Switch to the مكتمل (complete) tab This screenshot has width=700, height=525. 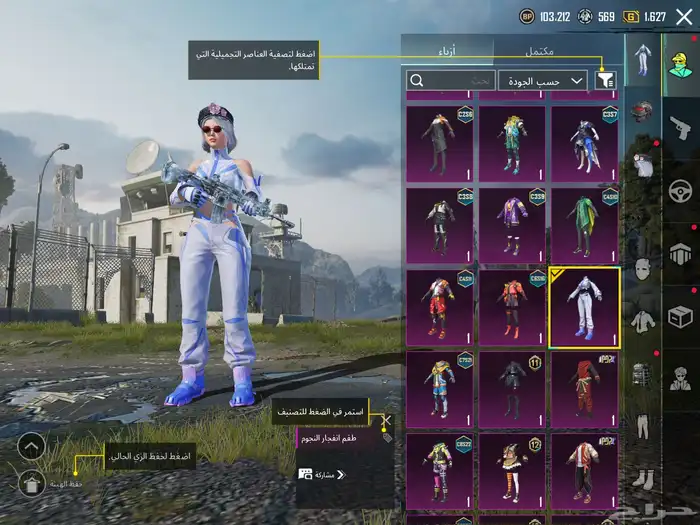540,50
